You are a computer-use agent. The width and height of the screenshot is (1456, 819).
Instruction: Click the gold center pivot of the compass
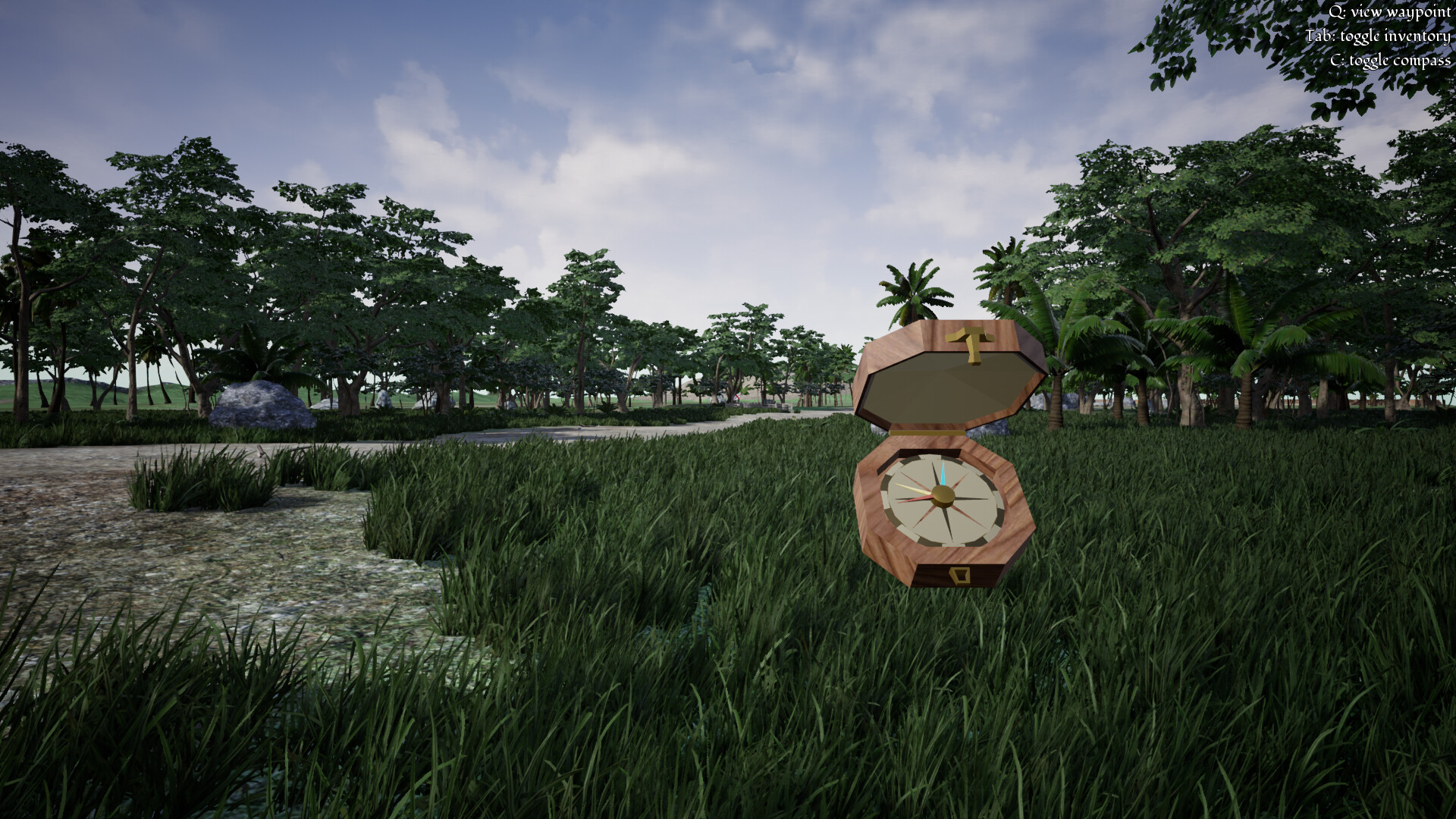942,497
